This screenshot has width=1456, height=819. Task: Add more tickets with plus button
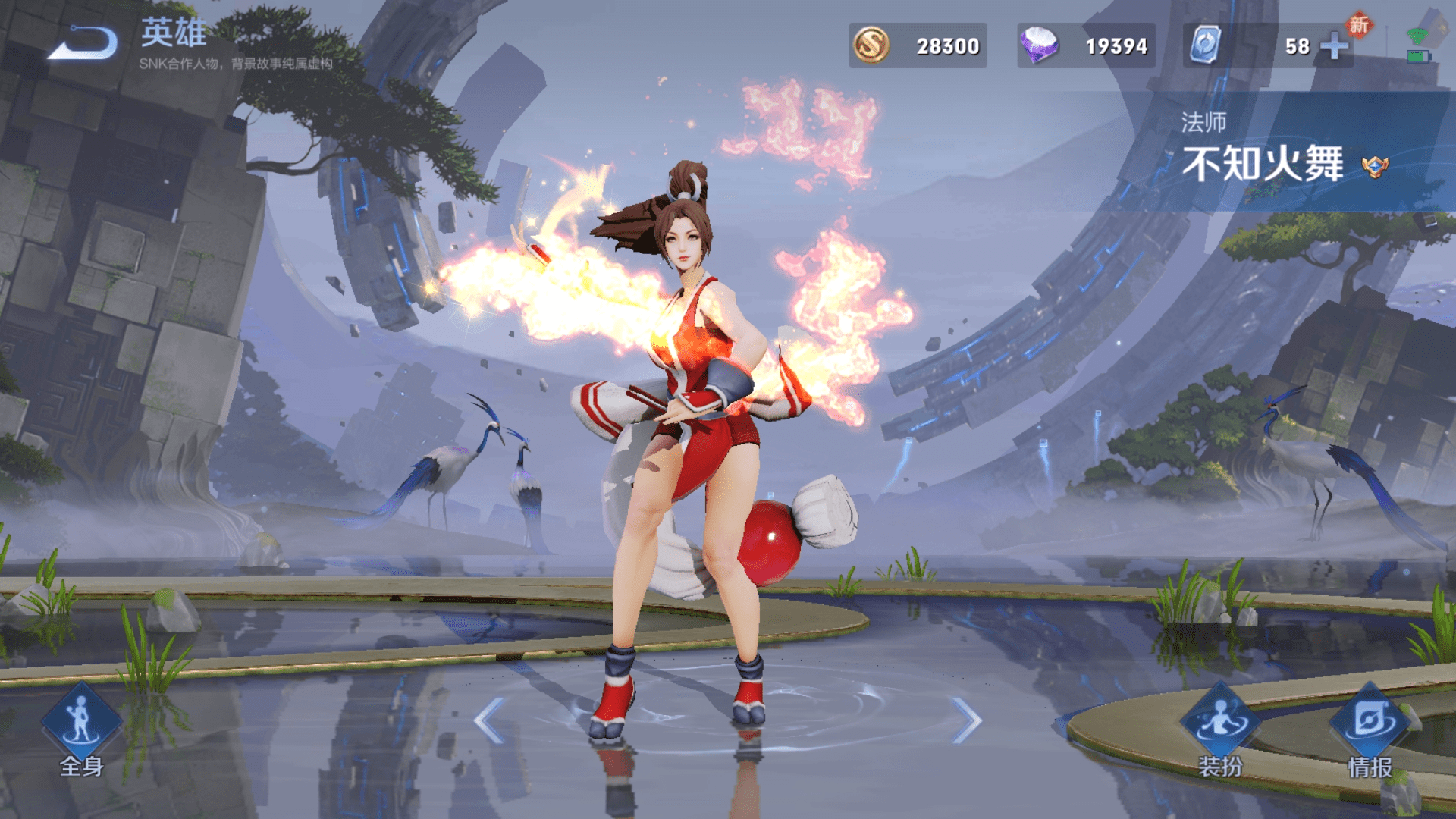(1334, 46)
